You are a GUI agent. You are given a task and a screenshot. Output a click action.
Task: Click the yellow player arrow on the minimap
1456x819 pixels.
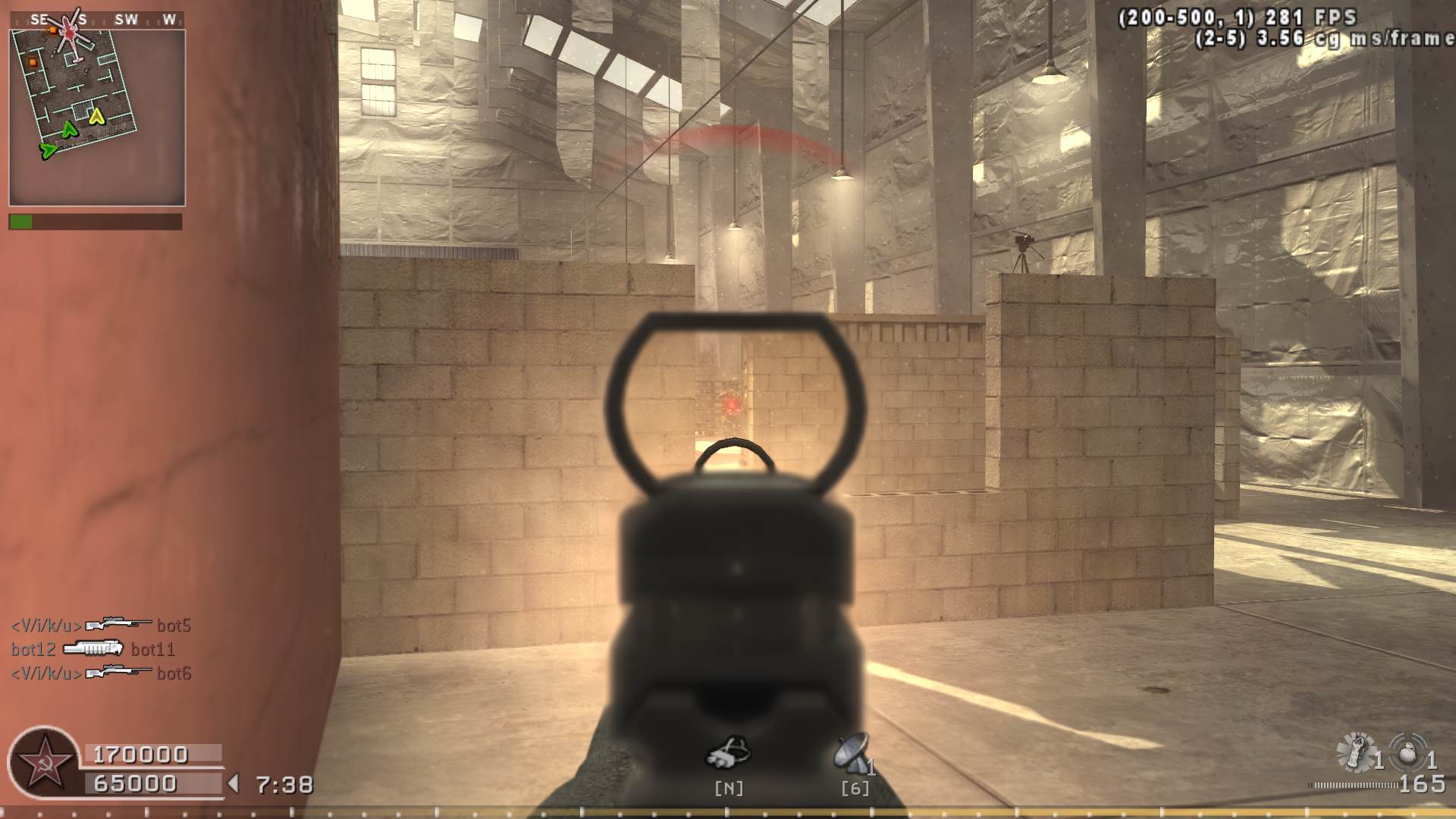coord(96,116)
